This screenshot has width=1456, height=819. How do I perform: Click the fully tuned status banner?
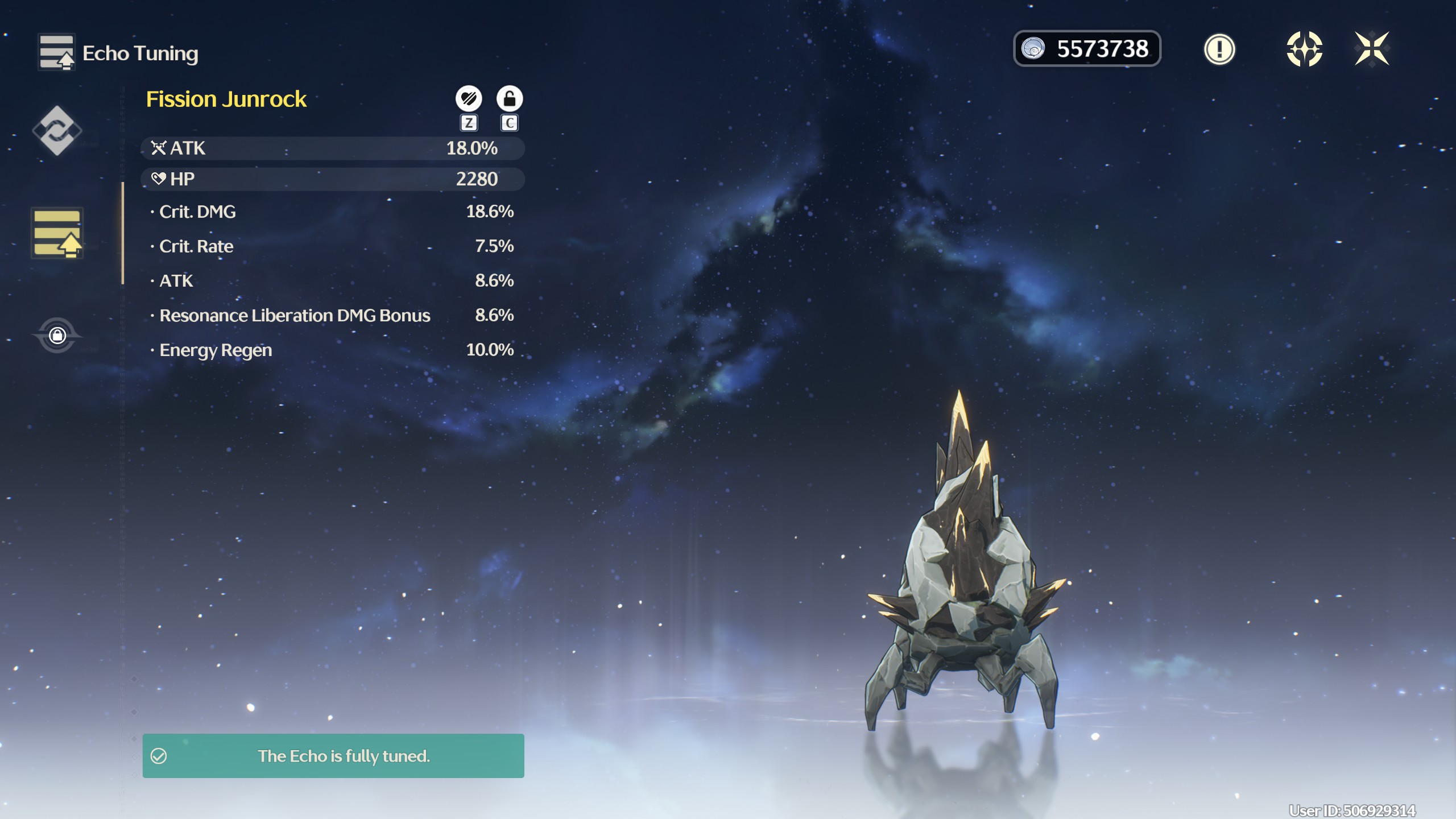[333, 756]
